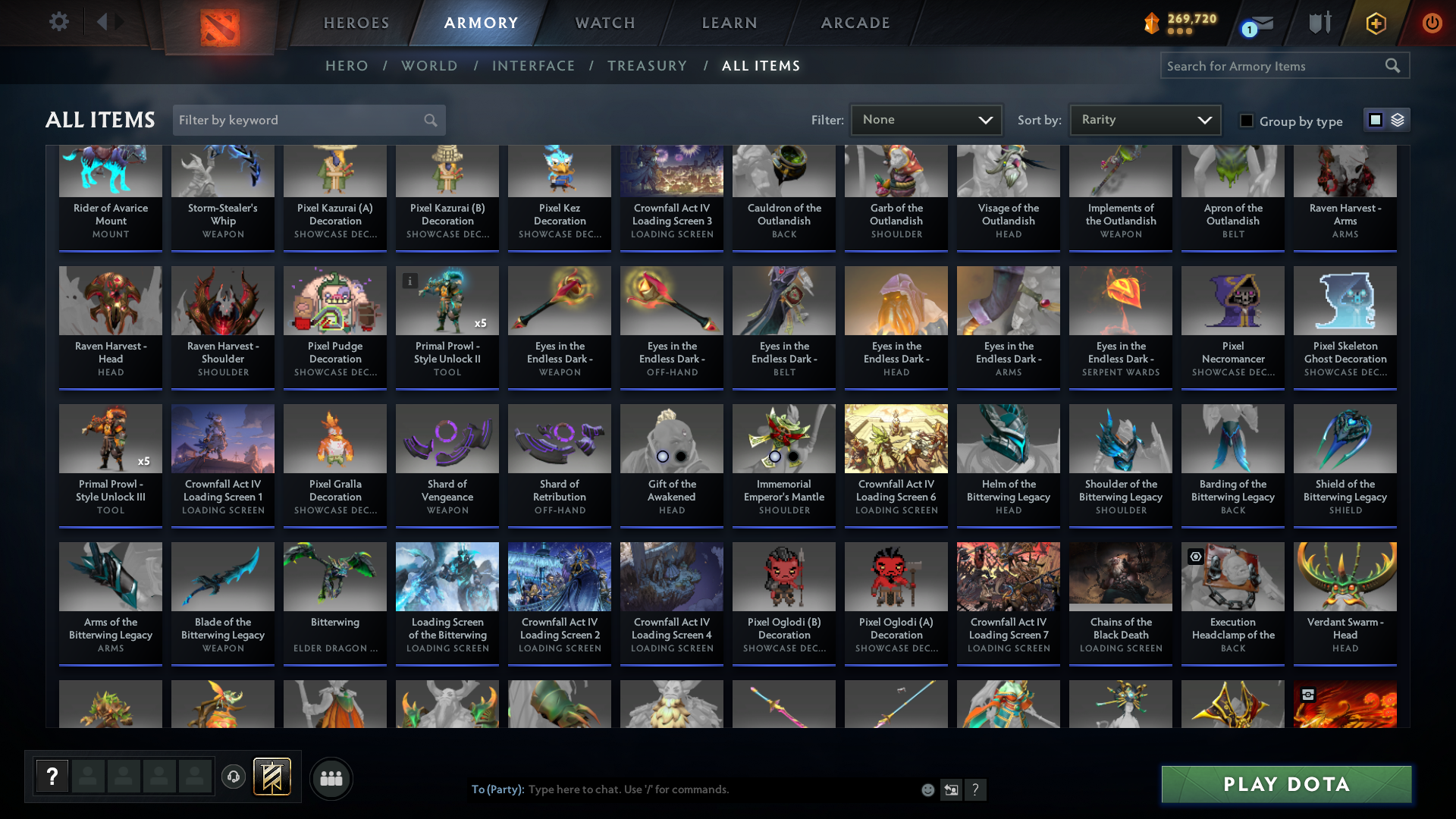This screenshot has height=819, width=1456.
Task: Open the TREASURY section
Action: point(647,66)
